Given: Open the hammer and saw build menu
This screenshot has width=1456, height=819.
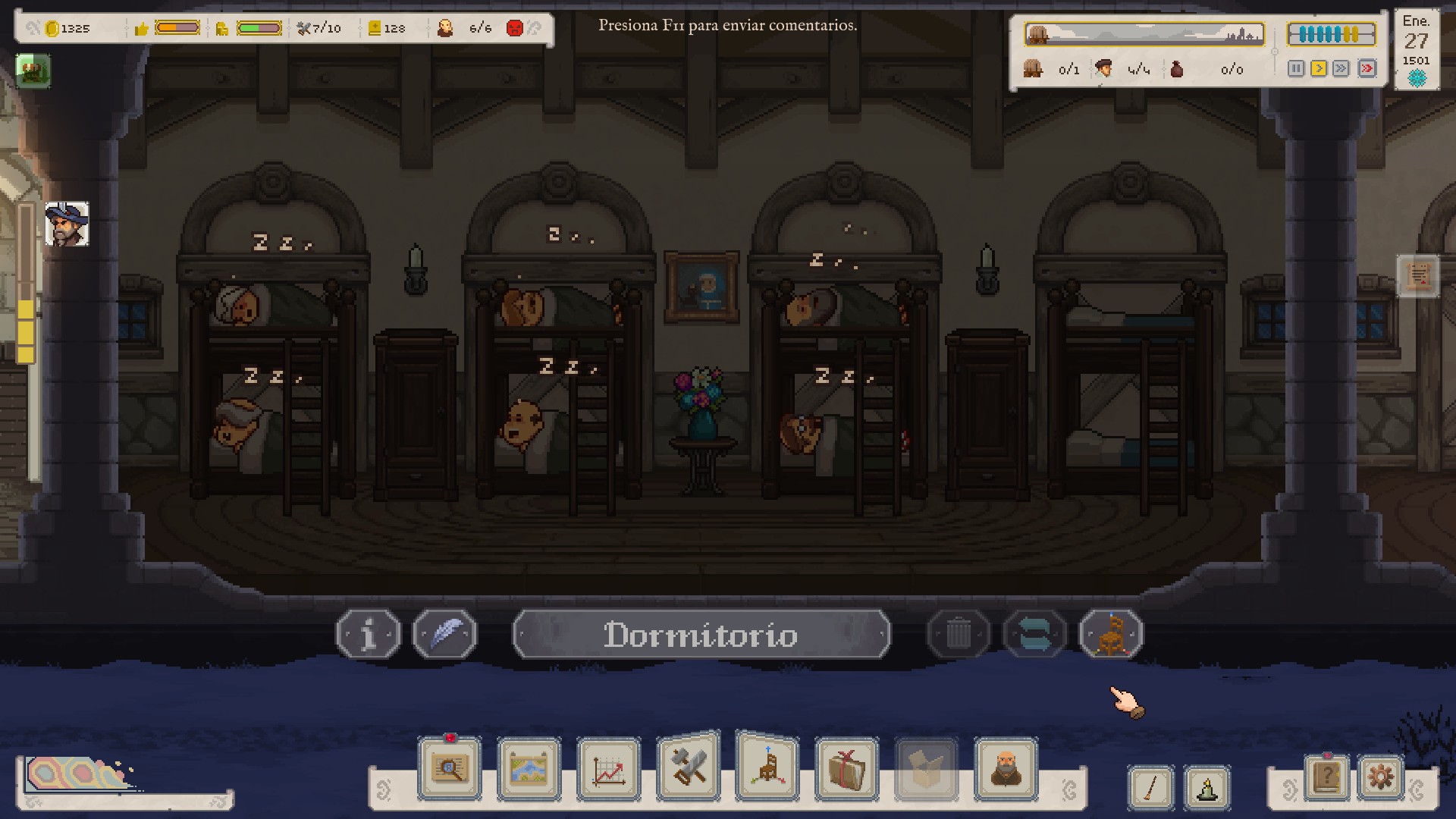Looking at the screenshot, I should click(x=689, y=767).
